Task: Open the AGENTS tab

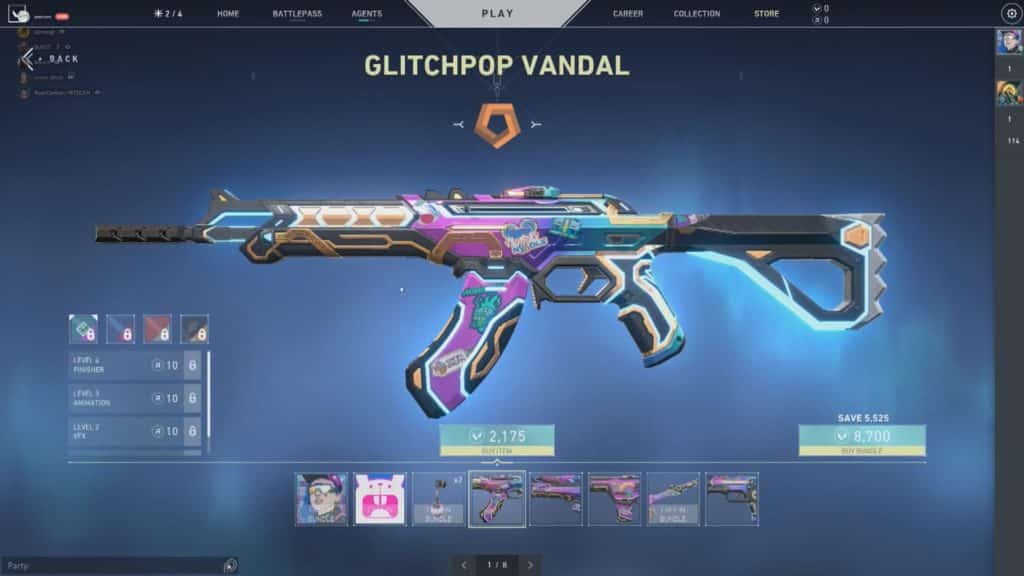Action: click(x=367, y=14)
